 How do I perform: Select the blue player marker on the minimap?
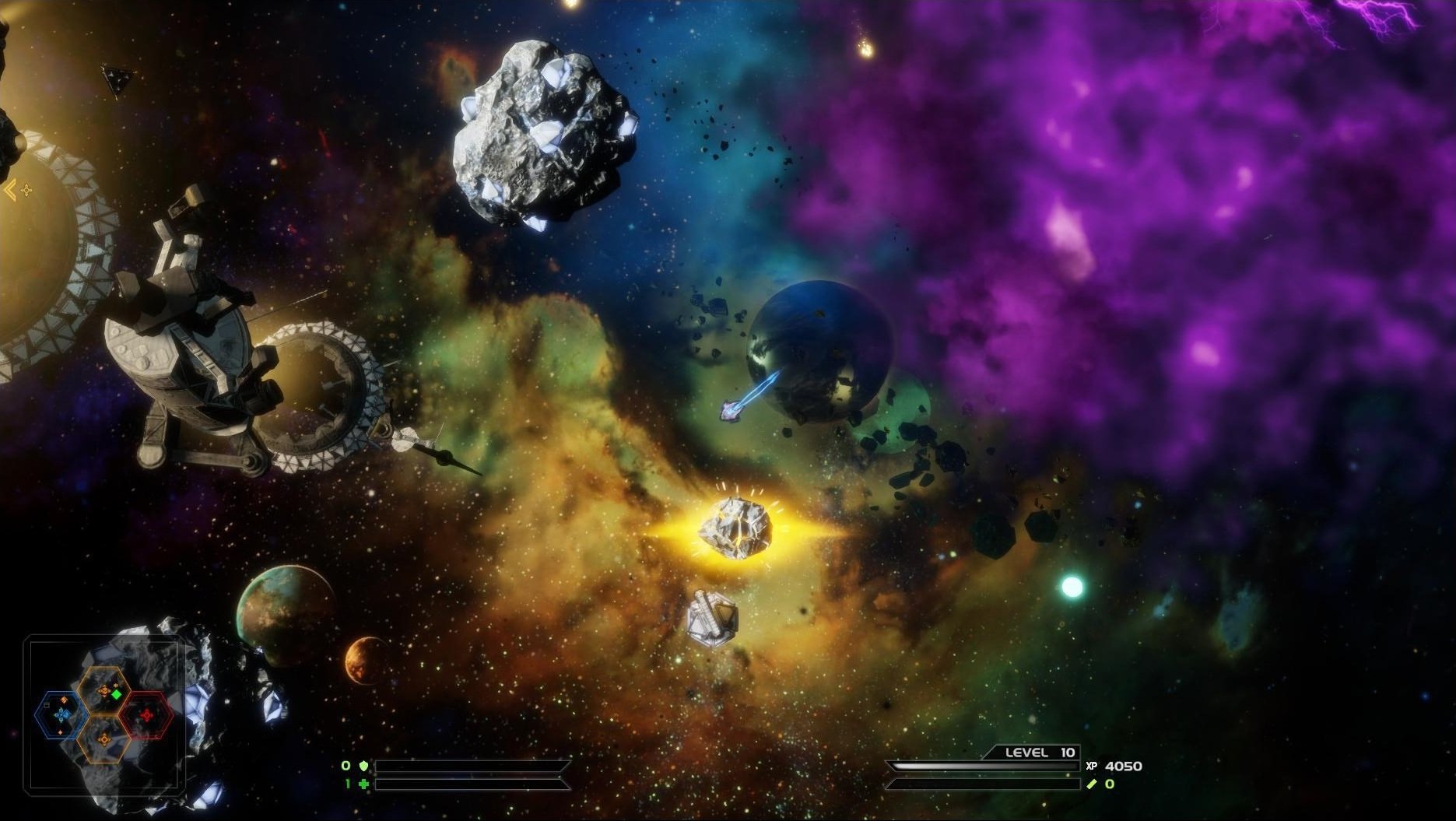click(x=62, y=714)
